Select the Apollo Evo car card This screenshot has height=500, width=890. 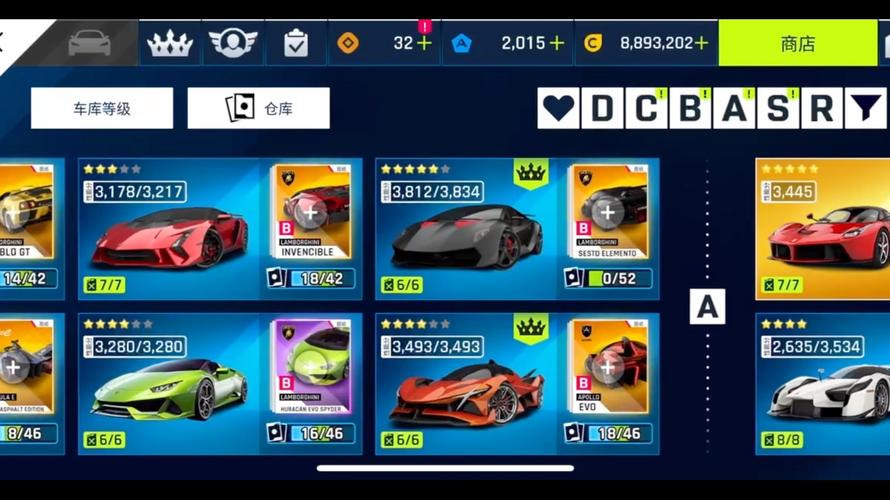[x=467, y=385]
